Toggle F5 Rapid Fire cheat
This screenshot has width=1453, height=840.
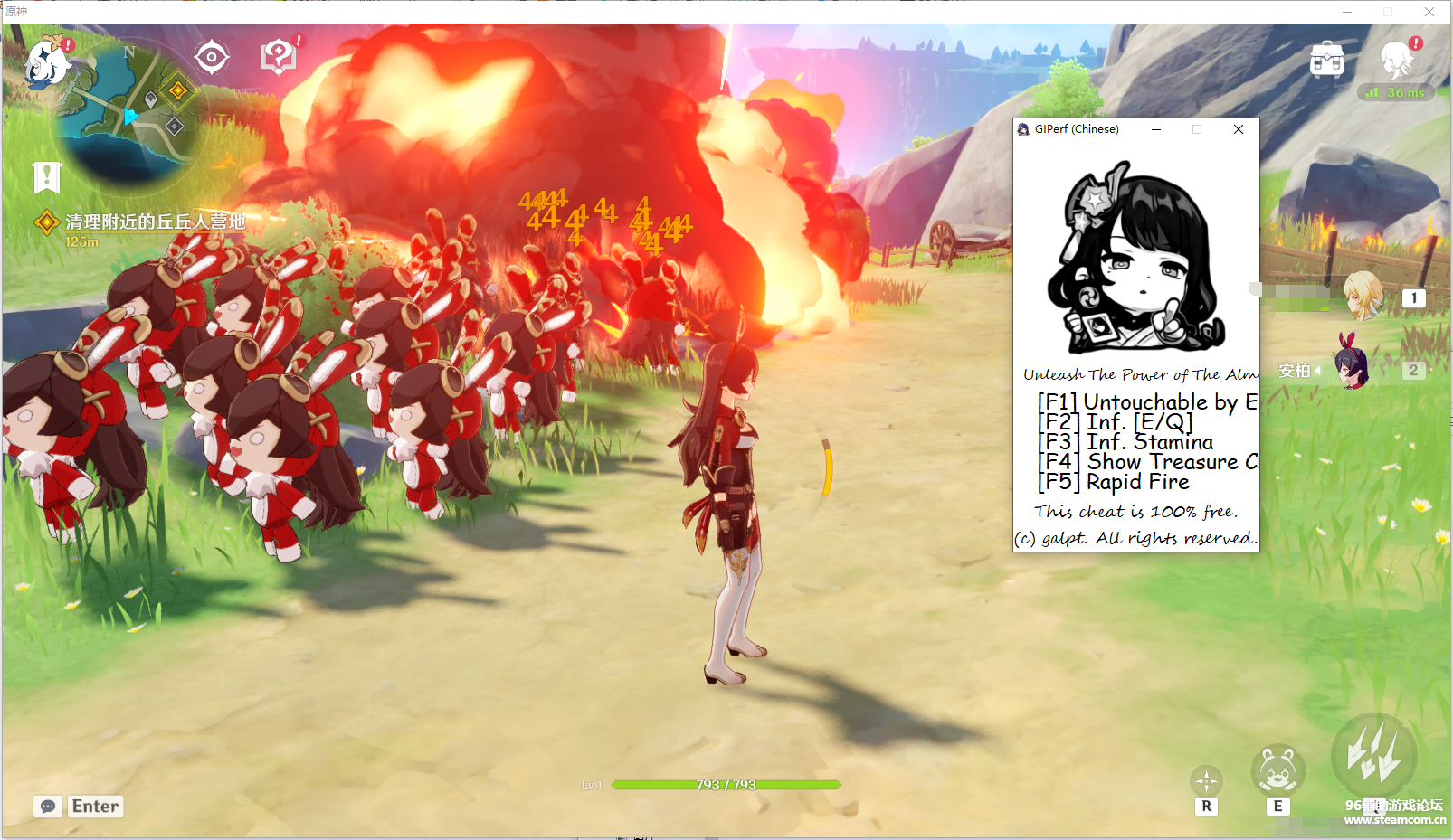[1113, 482]
